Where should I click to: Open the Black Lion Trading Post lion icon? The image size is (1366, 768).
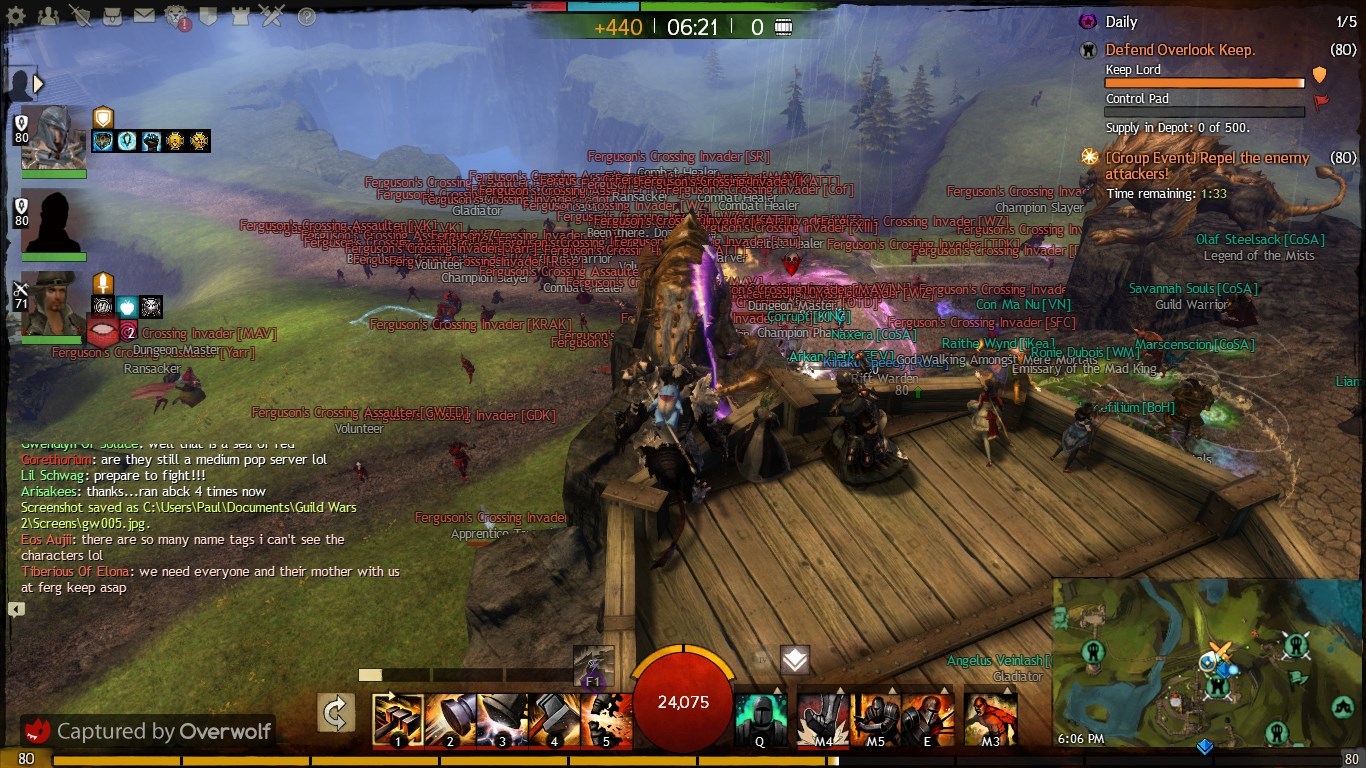[x=176, y=16]
